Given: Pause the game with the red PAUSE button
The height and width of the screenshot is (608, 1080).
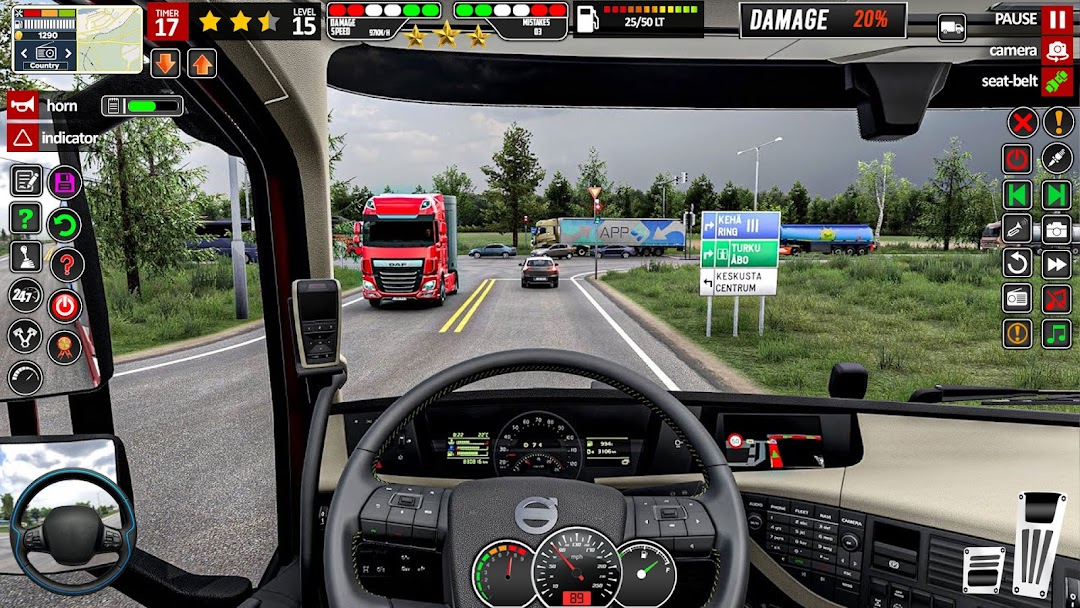Looking at the screenshot, I should click(x=1056, y=20).
